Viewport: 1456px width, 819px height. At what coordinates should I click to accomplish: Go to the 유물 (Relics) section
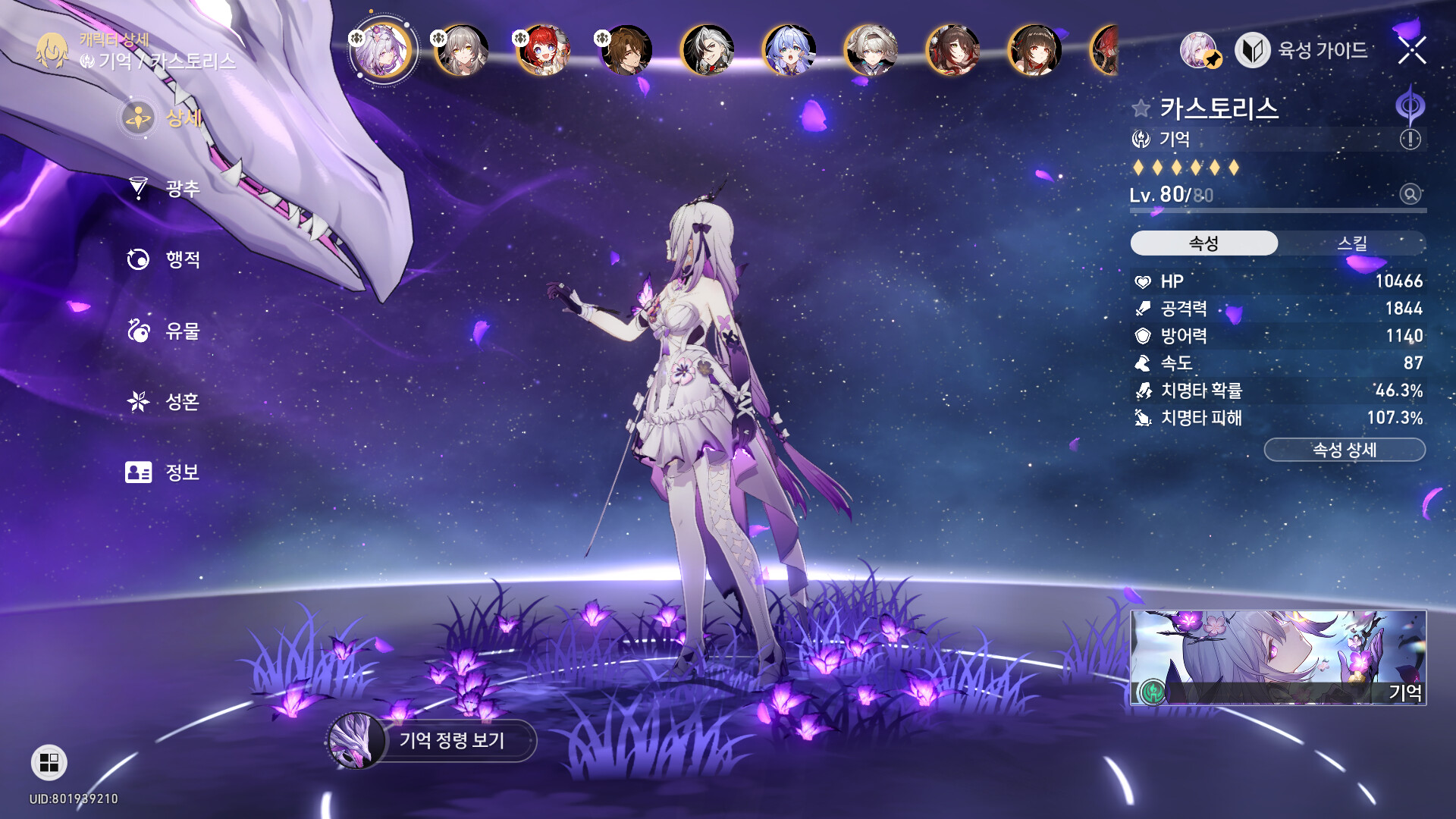click(181, 331)
